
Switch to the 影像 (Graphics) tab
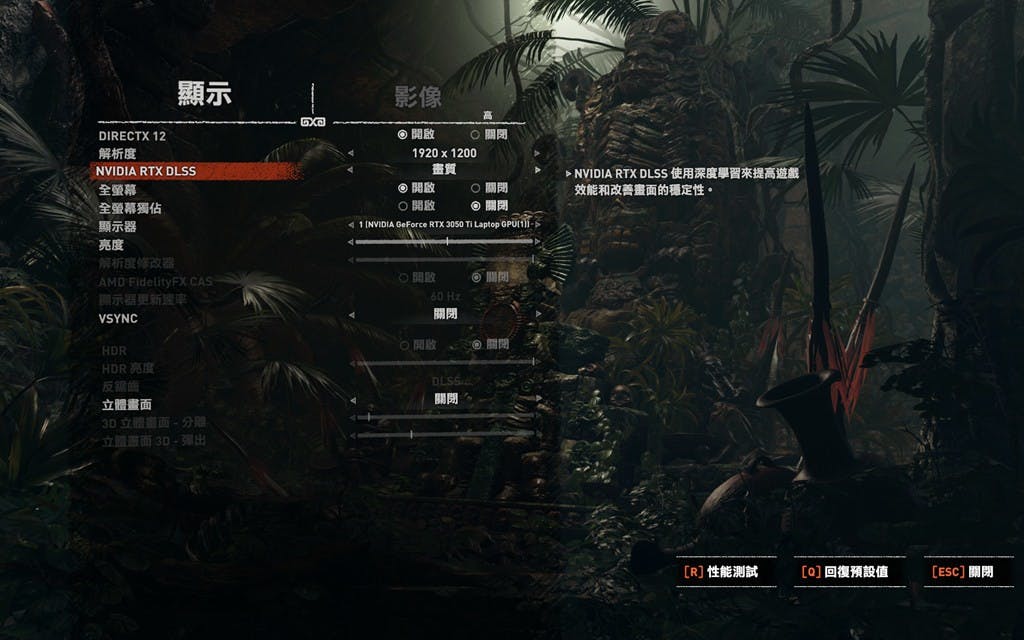(x=417, y=97)
